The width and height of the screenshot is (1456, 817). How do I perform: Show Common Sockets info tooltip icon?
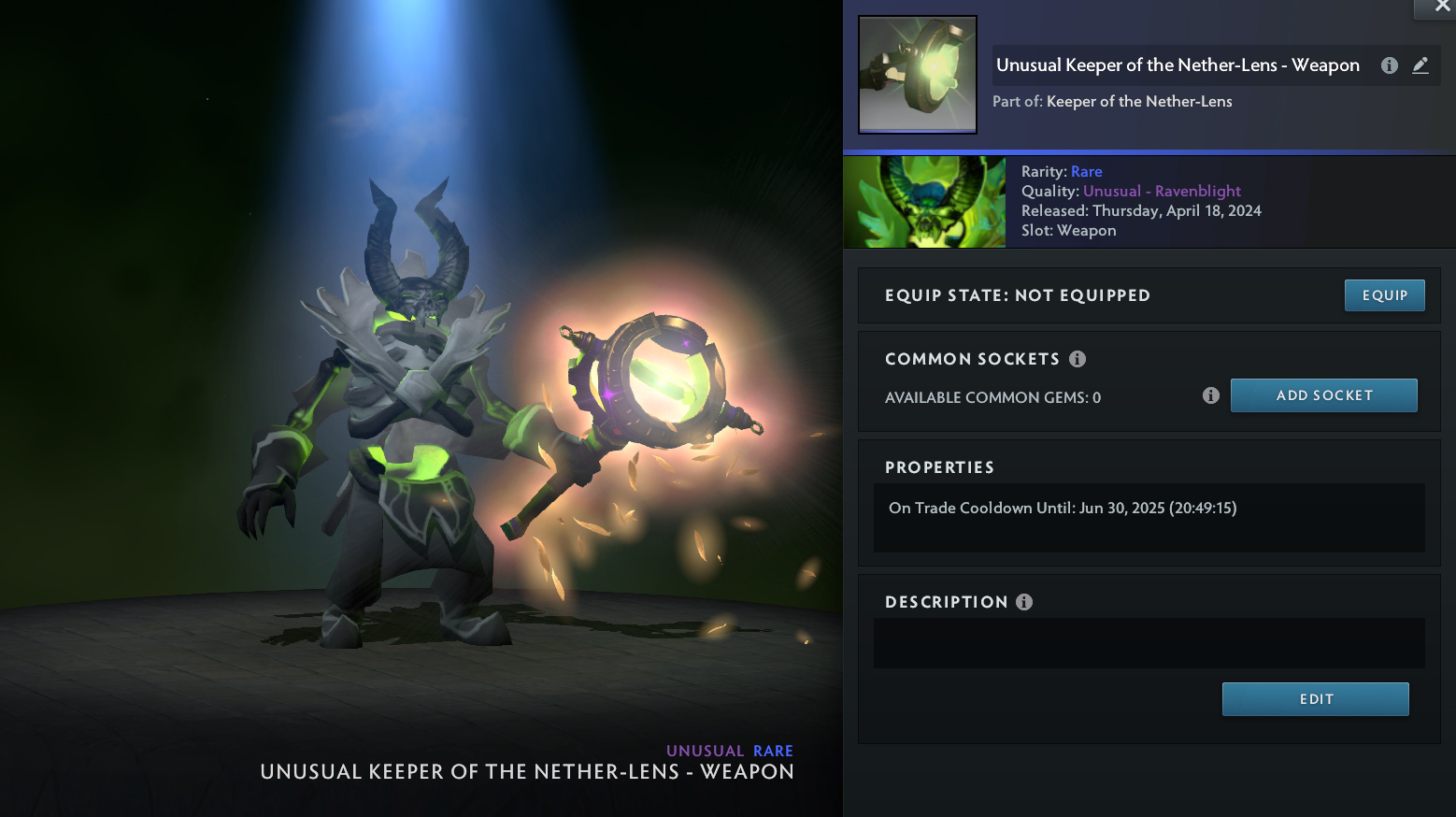point(1078,359)
